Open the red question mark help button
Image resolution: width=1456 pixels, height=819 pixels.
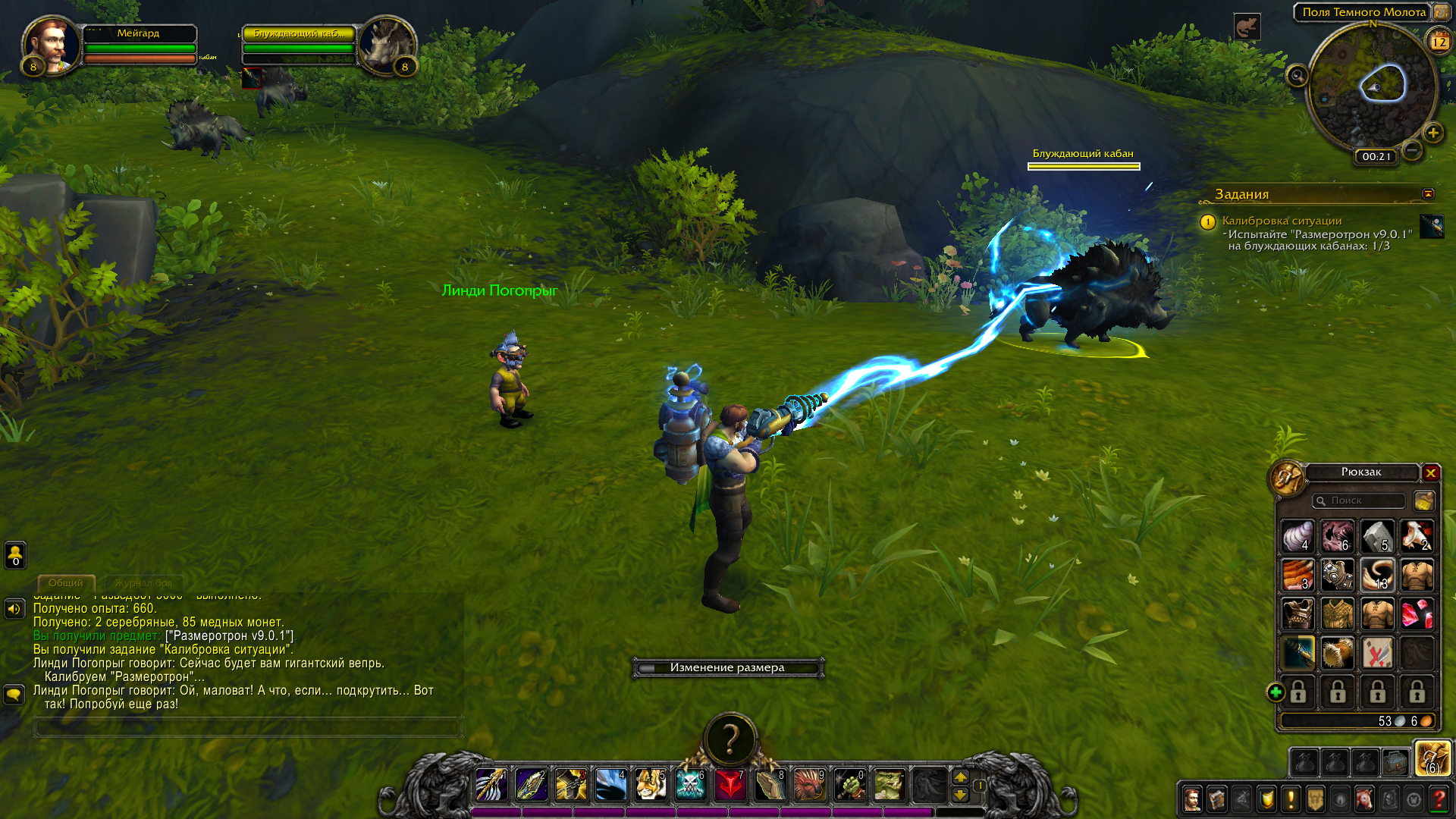coord(1439,799)
